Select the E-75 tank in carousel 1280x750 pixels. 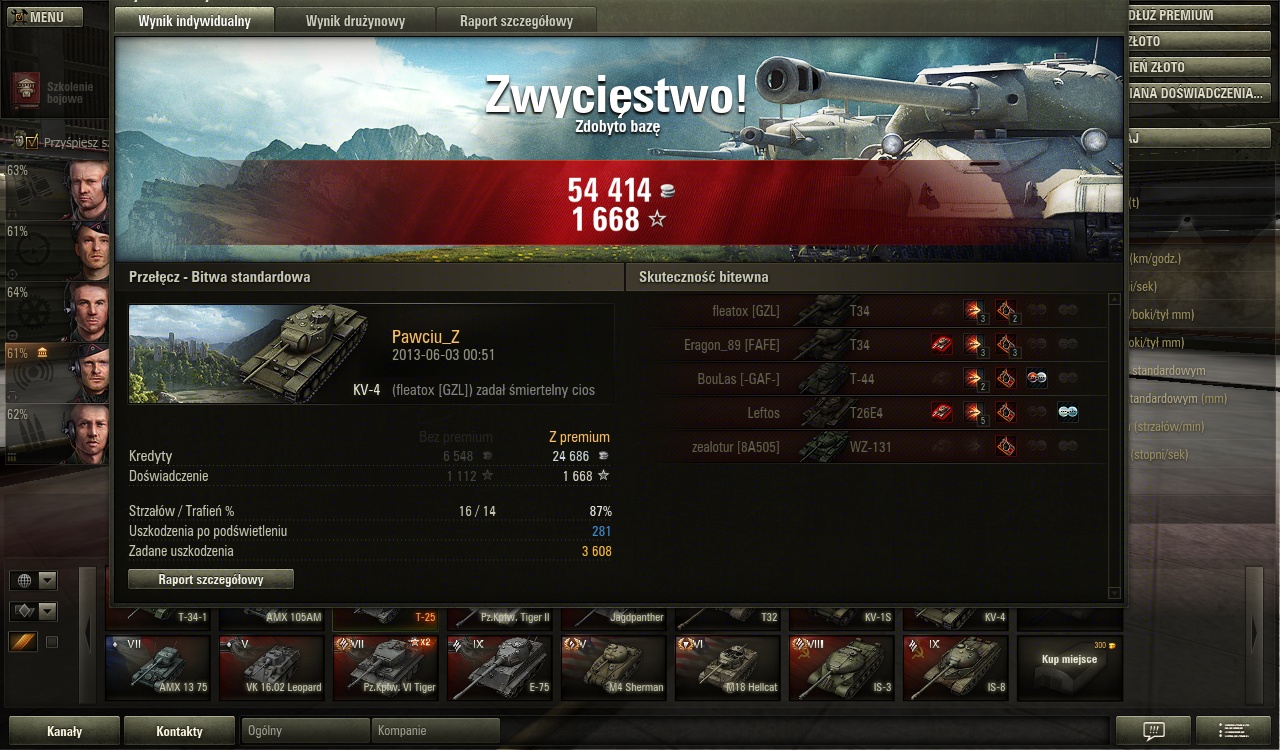tap(498, 667)
